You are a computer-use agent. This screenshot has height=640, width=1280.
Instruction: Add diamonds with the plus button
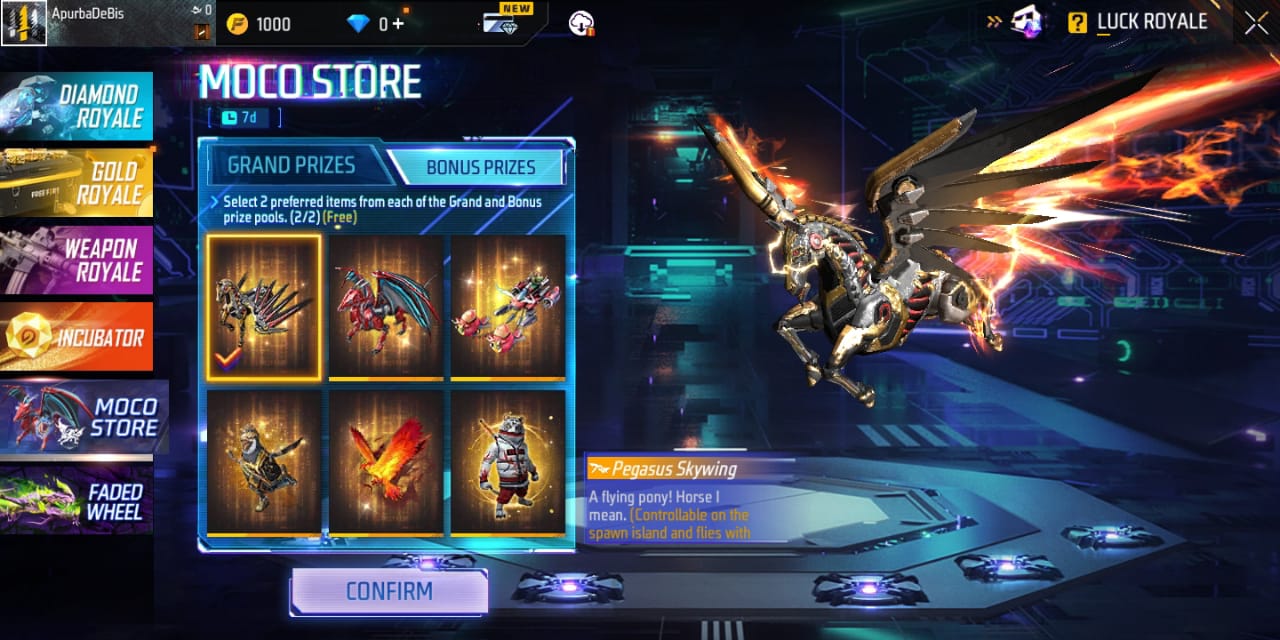pyautogui.click(x=398, y=24)
